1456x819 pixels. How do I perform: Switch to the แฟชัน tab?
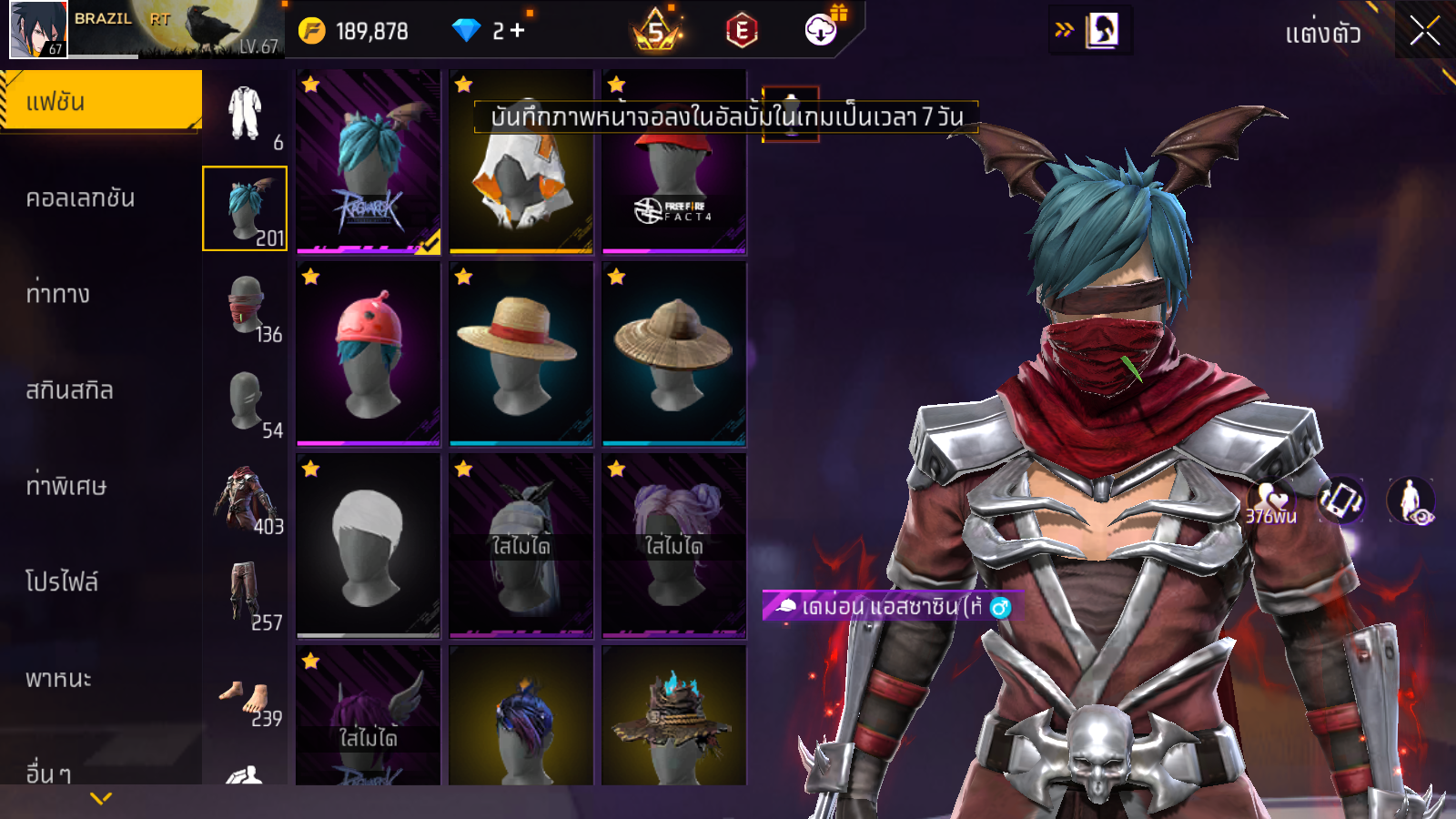point(100,101)
